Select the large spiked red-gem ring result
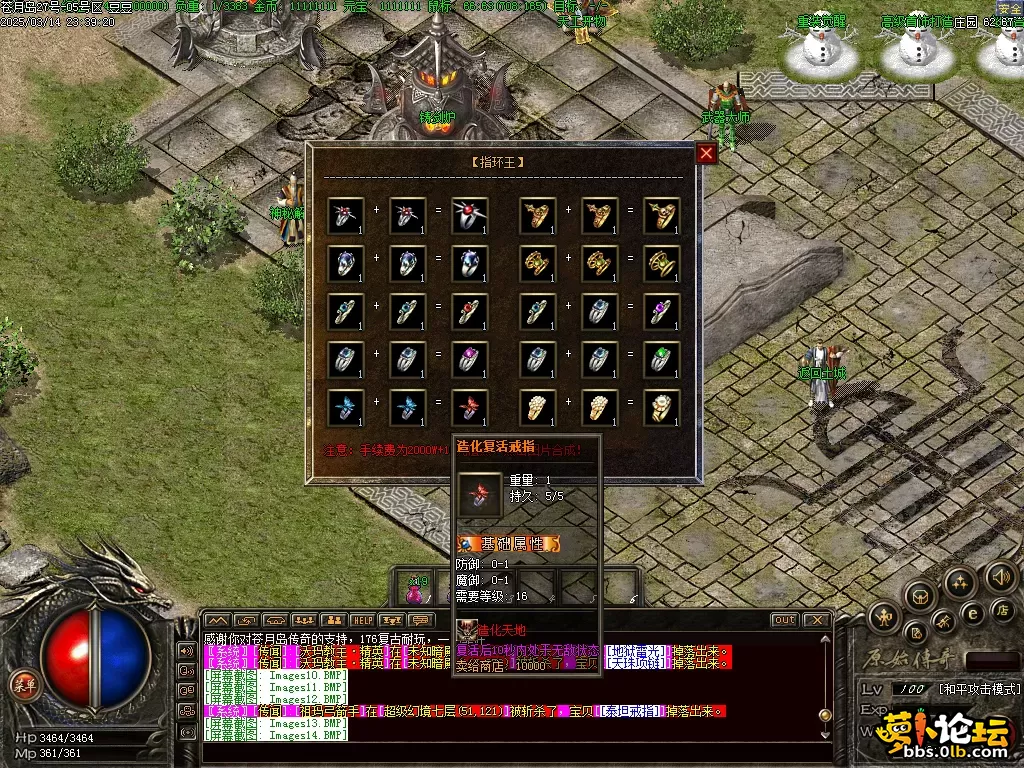The height and width of the screenshot is (768, 1024). [x=471, y=216]
